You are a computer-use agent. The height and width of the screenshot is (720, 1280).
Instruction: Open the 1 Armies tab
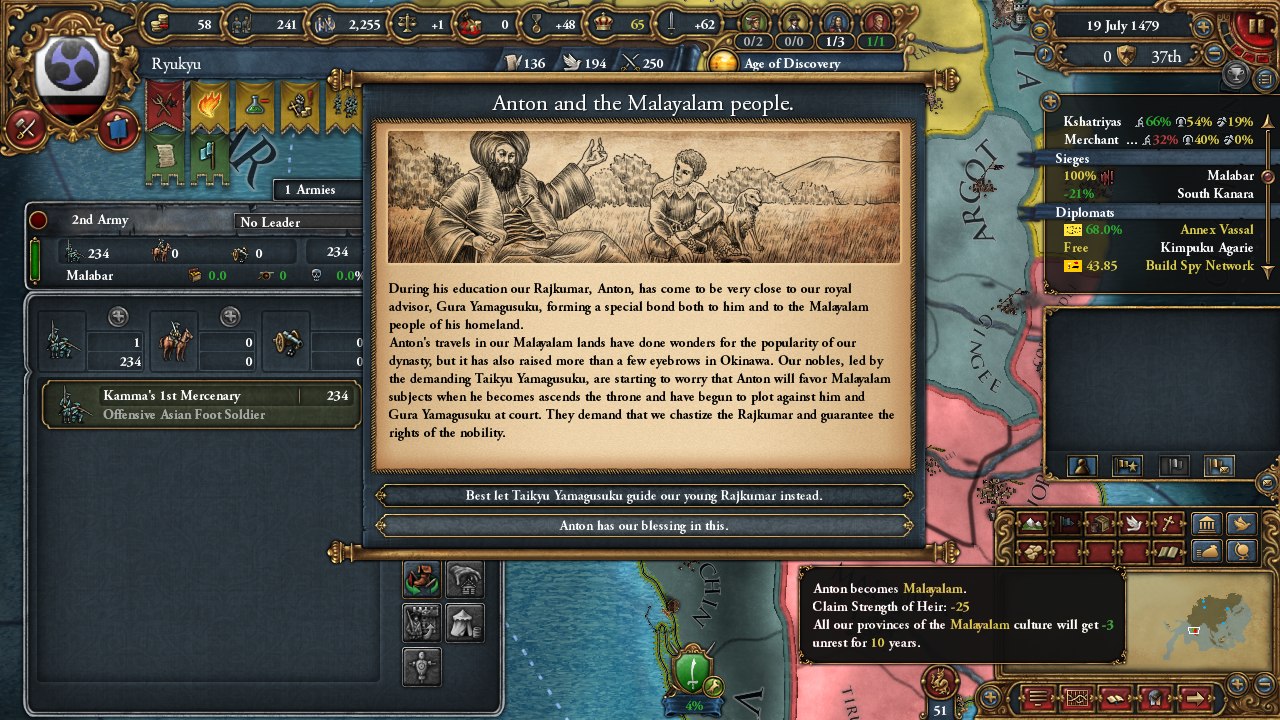tap(310, 190)
